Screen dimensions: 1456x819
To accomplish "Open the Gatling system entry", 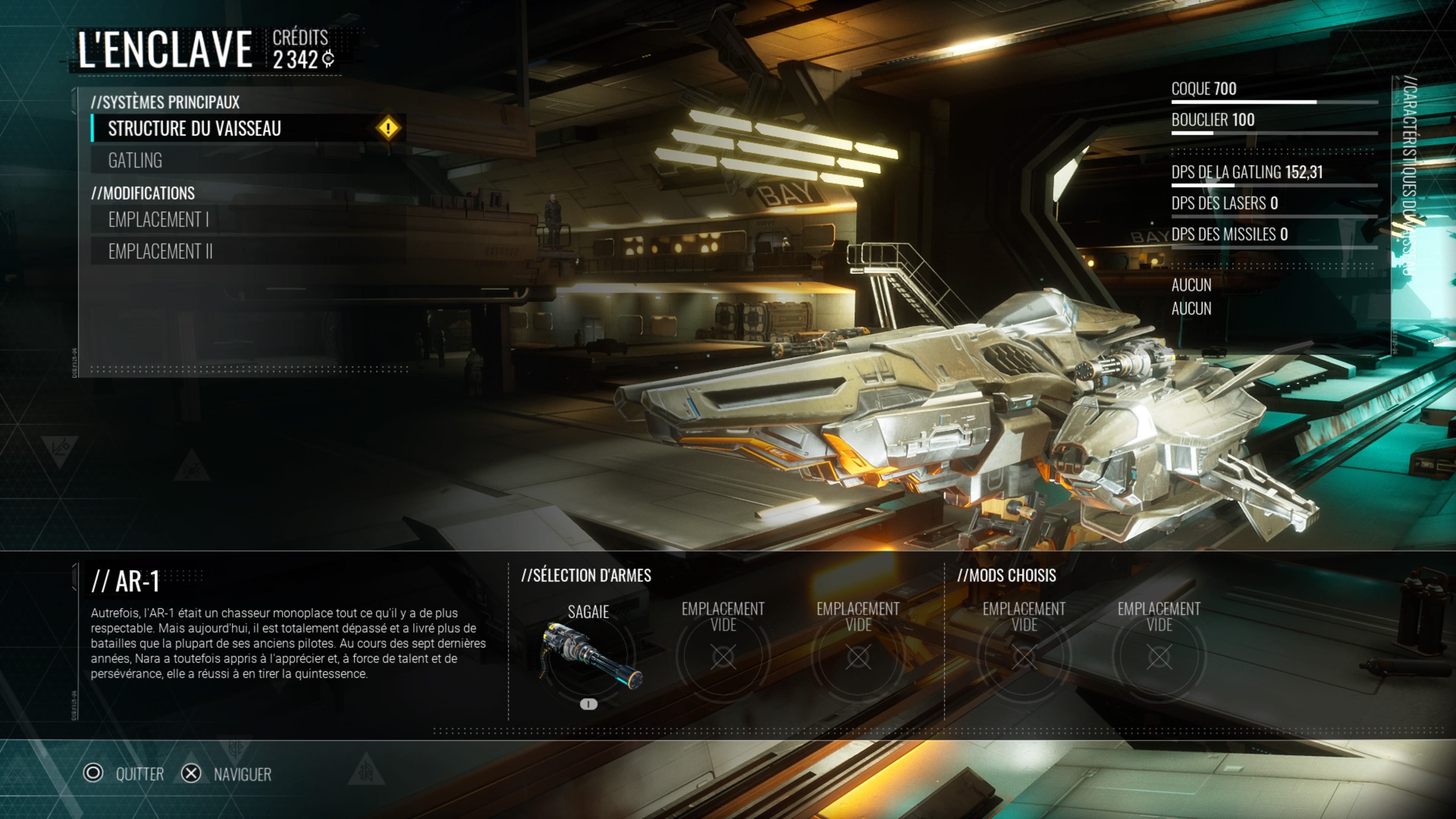I will (136, 160).
